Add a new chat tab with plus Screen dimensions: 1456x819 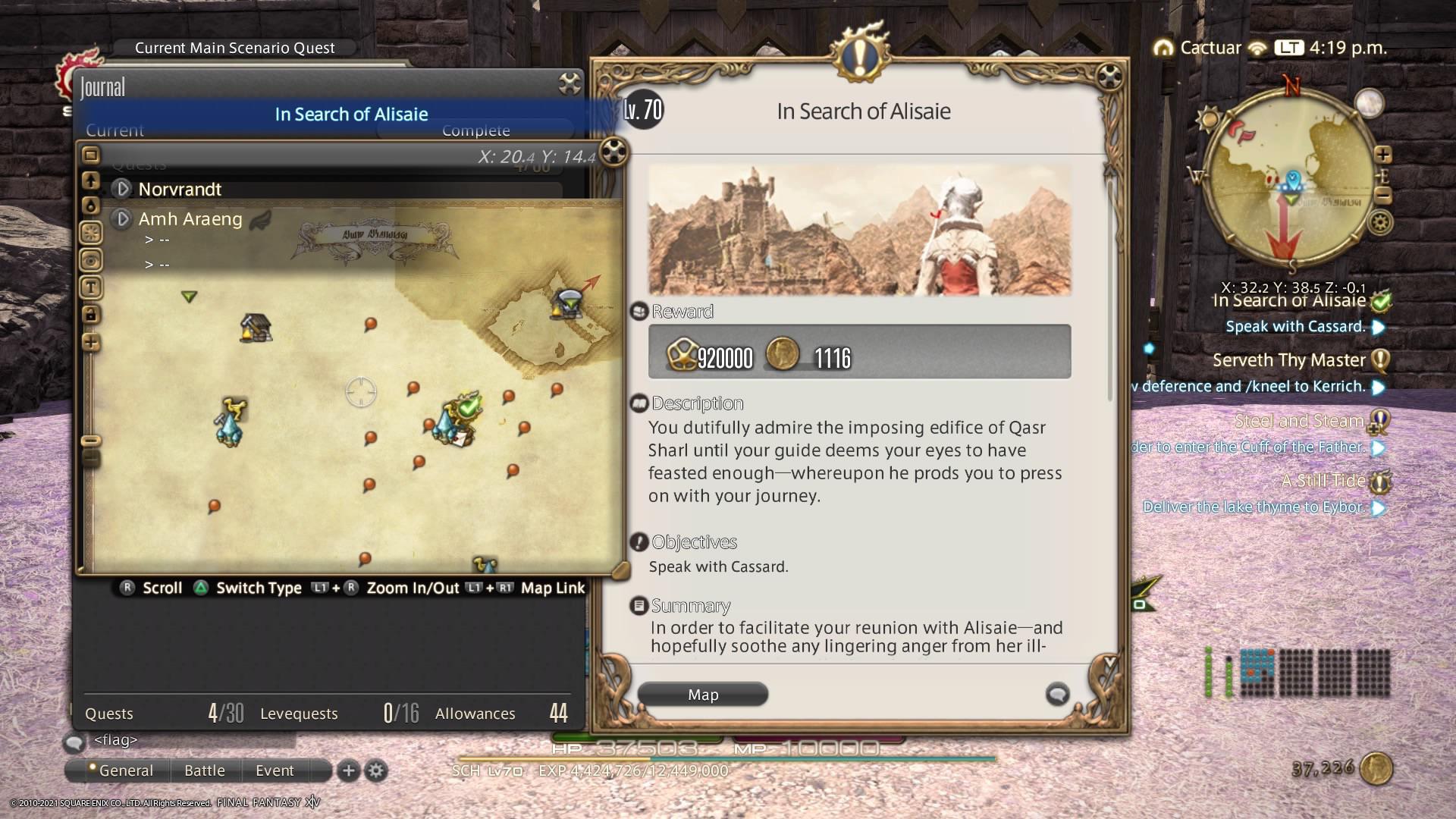[348, 770]
